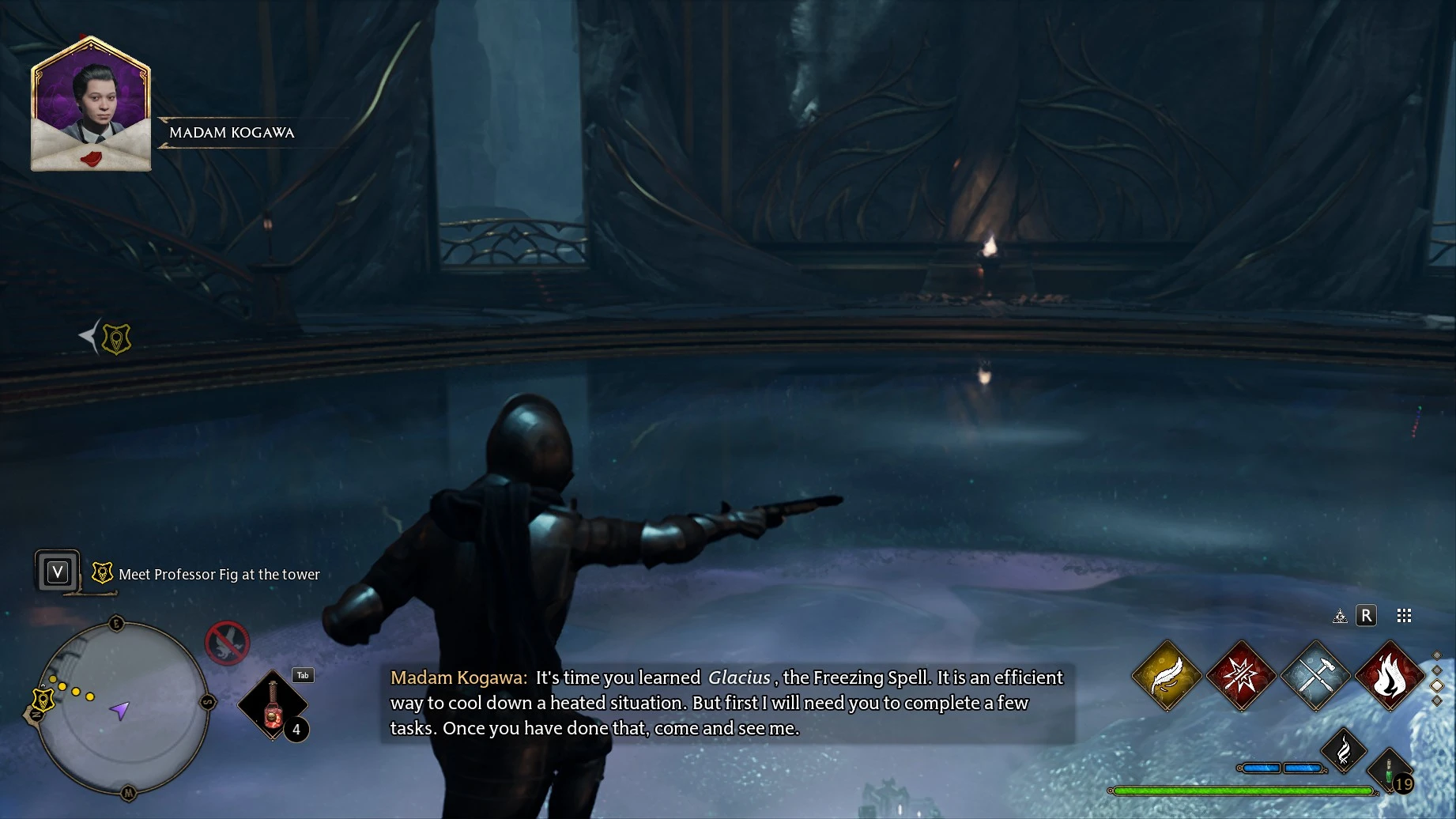
Task: Select the red starburst spell slot
Action: tap(1241, 676)
